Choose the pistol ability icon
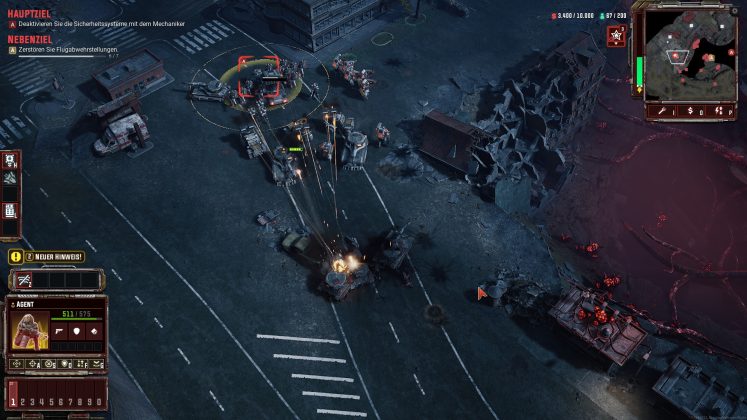The width and height of the screenshot is (747, 420). [x=58, y=329]
